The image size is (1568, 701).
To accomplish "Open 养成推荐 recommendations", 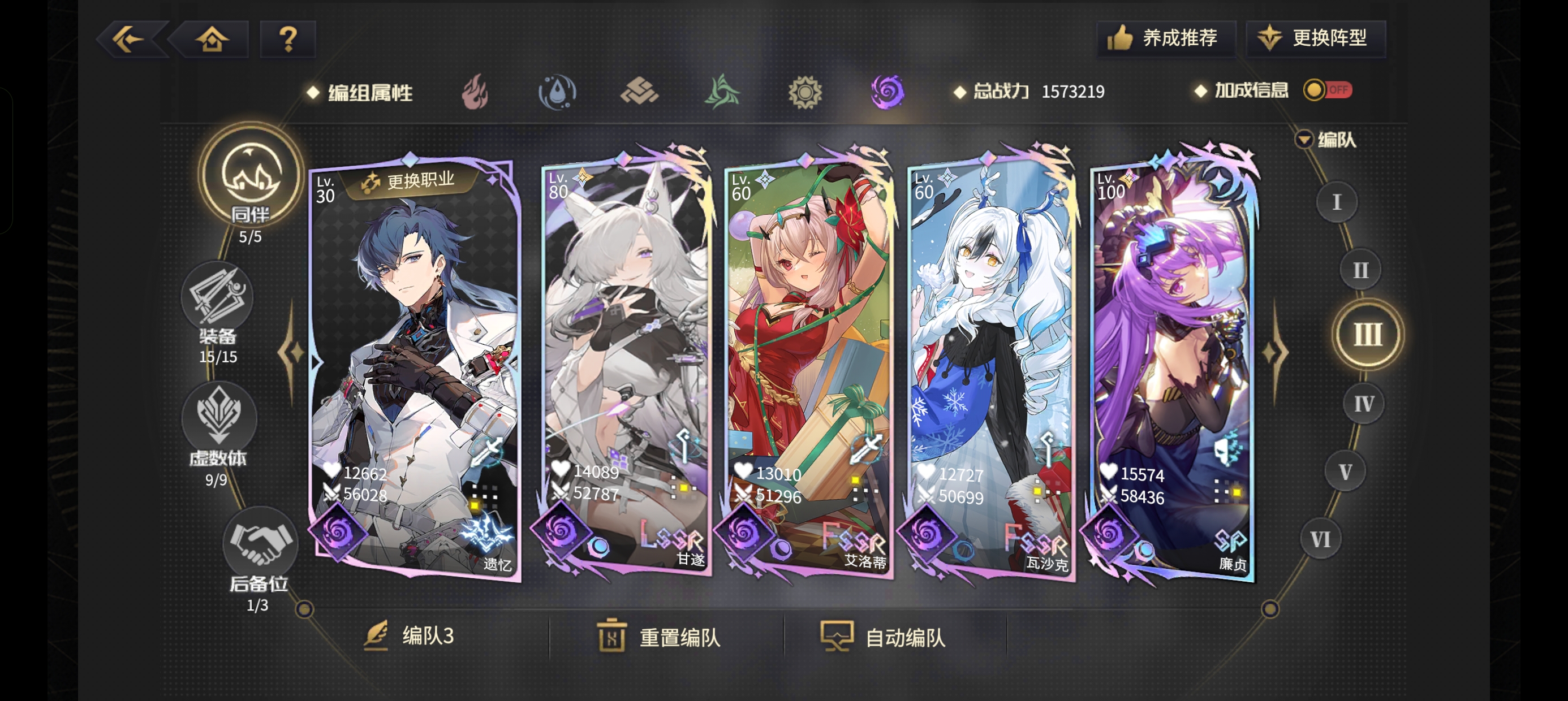I will 1165,38.
